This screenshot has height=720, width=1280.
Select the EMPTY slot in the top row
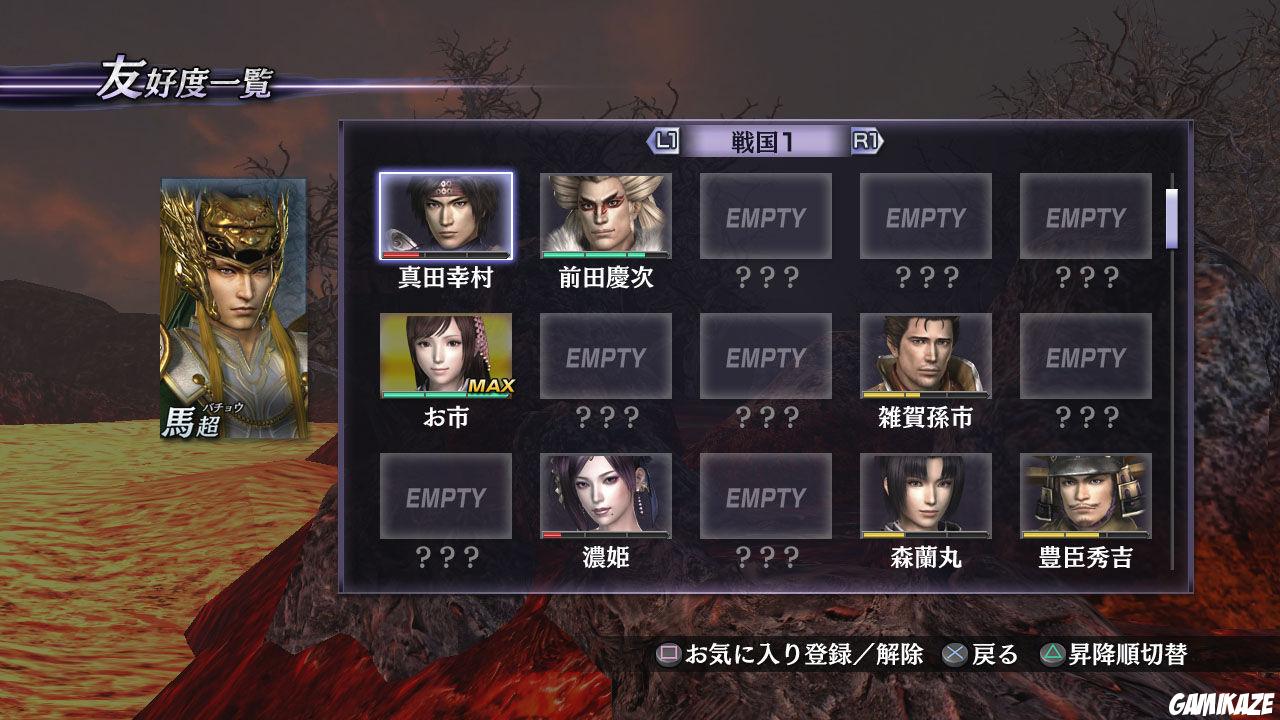click(x=767, y=215)
